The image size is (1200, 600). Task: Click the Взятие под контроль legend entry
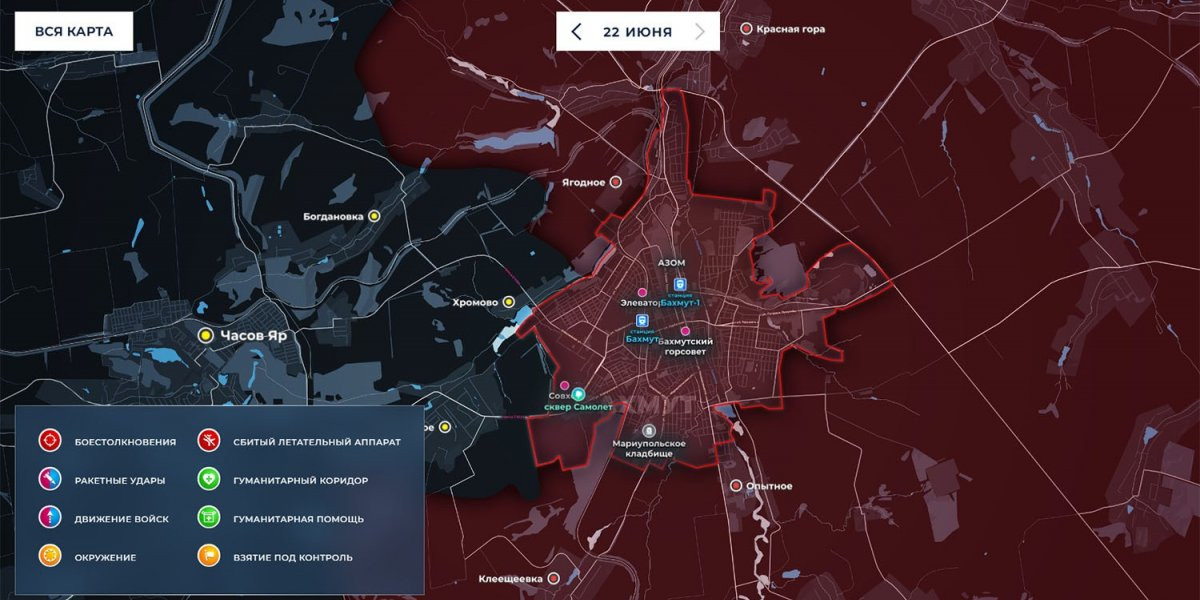point(209,556)
